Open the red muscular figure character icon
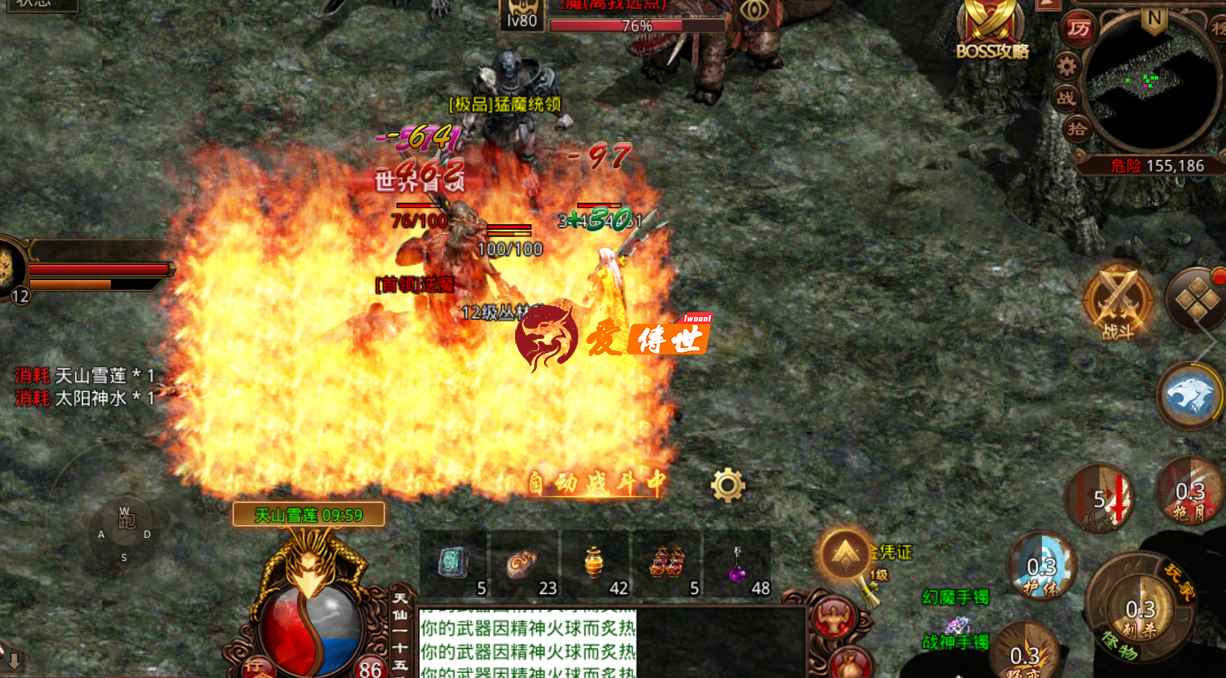Viewport: 1226px width, 678px height. (x=832, y=620)
